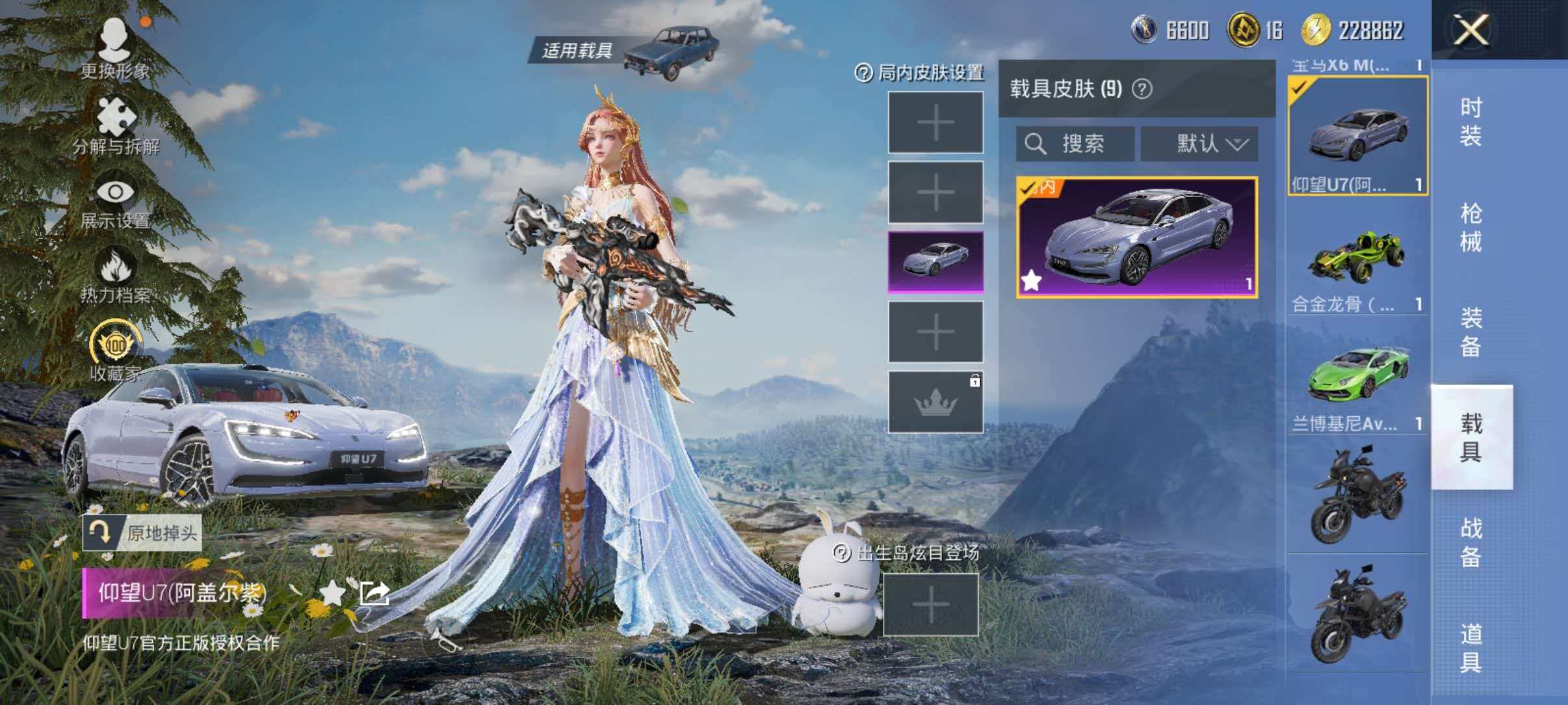Open 更换形象 to change character appearance

[116, 51]
